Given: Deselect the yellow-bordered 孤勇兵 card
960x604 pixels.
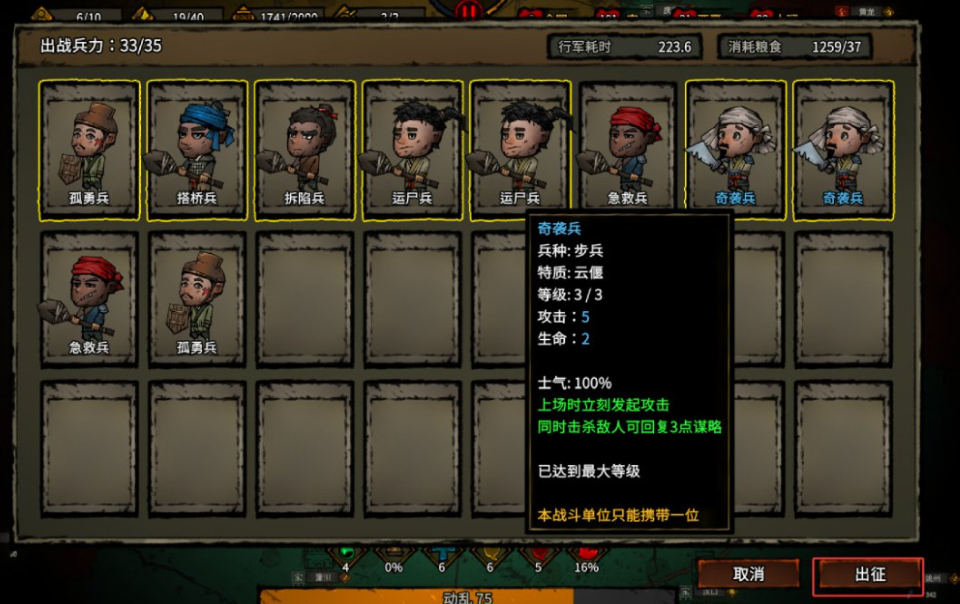Looking at the screenshot, I should pos(89,148).
